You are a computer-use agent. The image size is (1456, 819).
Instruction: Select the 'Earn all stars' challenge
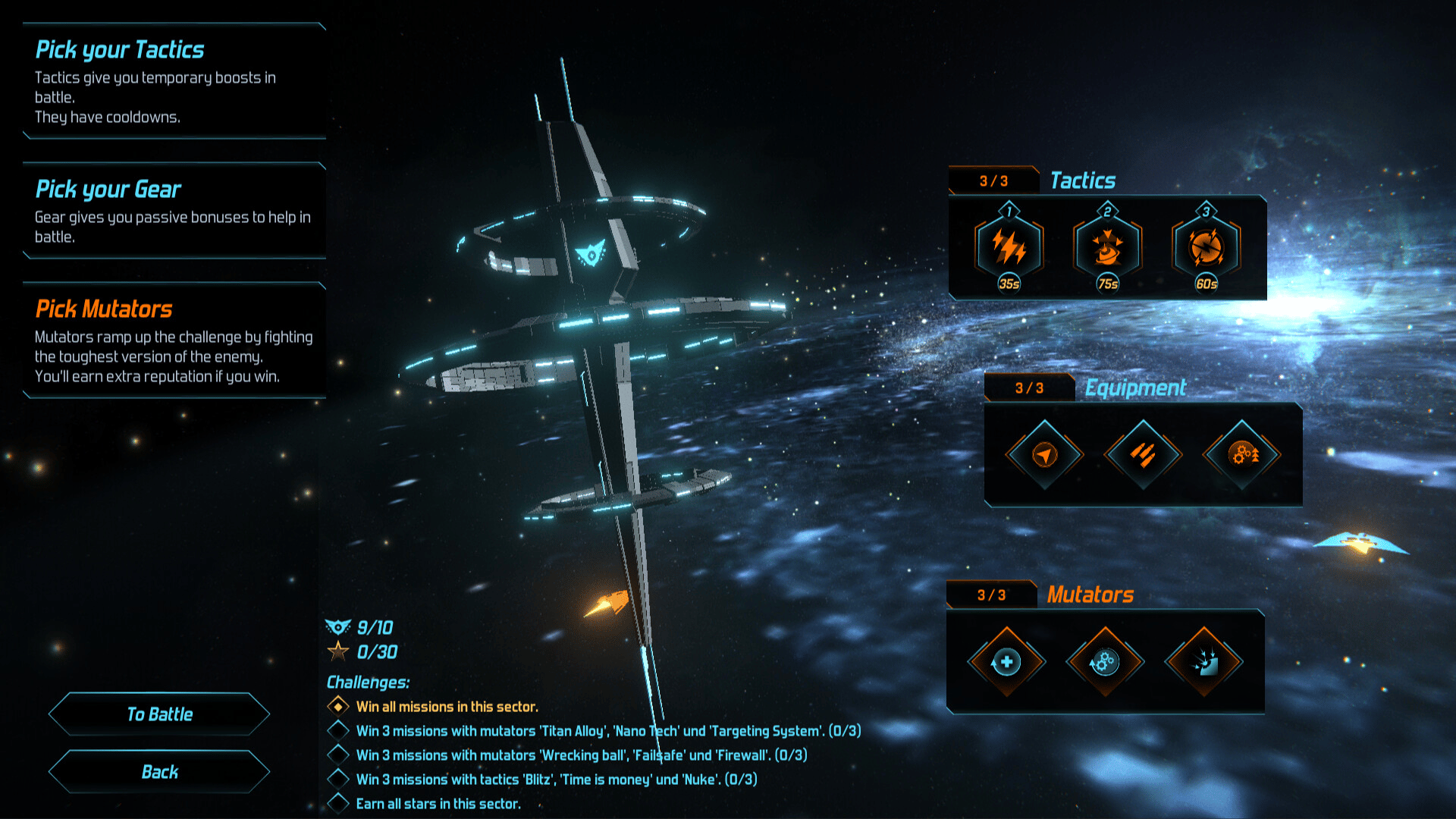[x=438, y=804]
